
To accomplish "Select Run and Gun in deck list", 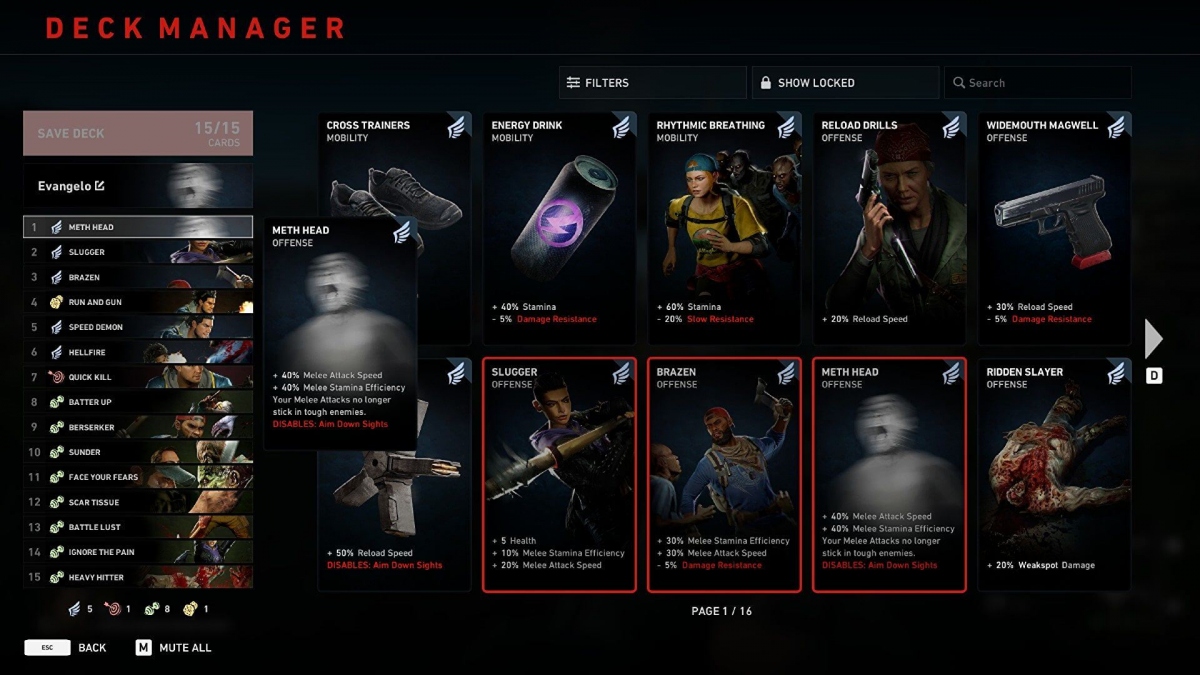I will click(138, 302).
